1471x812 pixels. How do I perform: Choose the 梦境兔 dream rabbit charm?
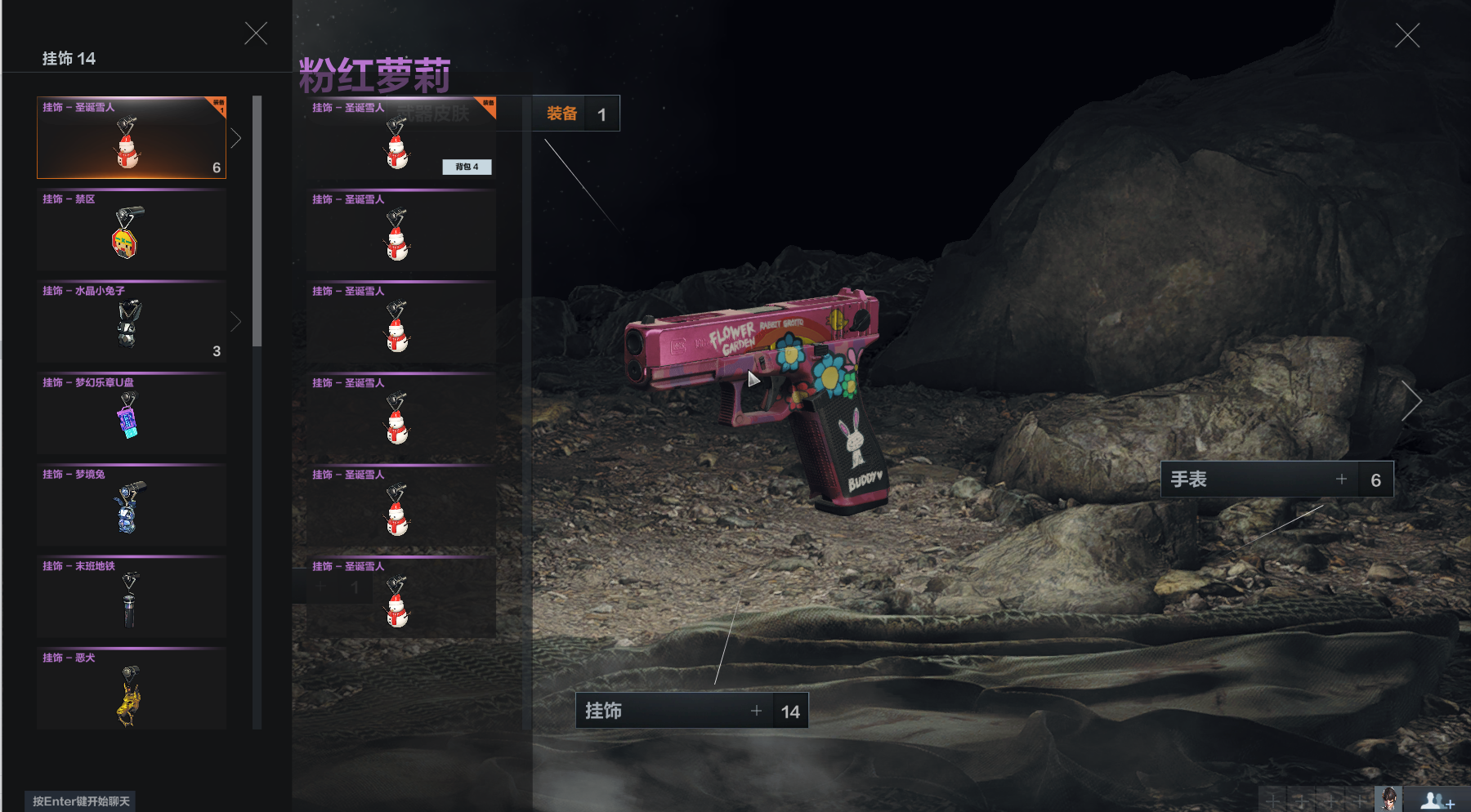(131, 505)
